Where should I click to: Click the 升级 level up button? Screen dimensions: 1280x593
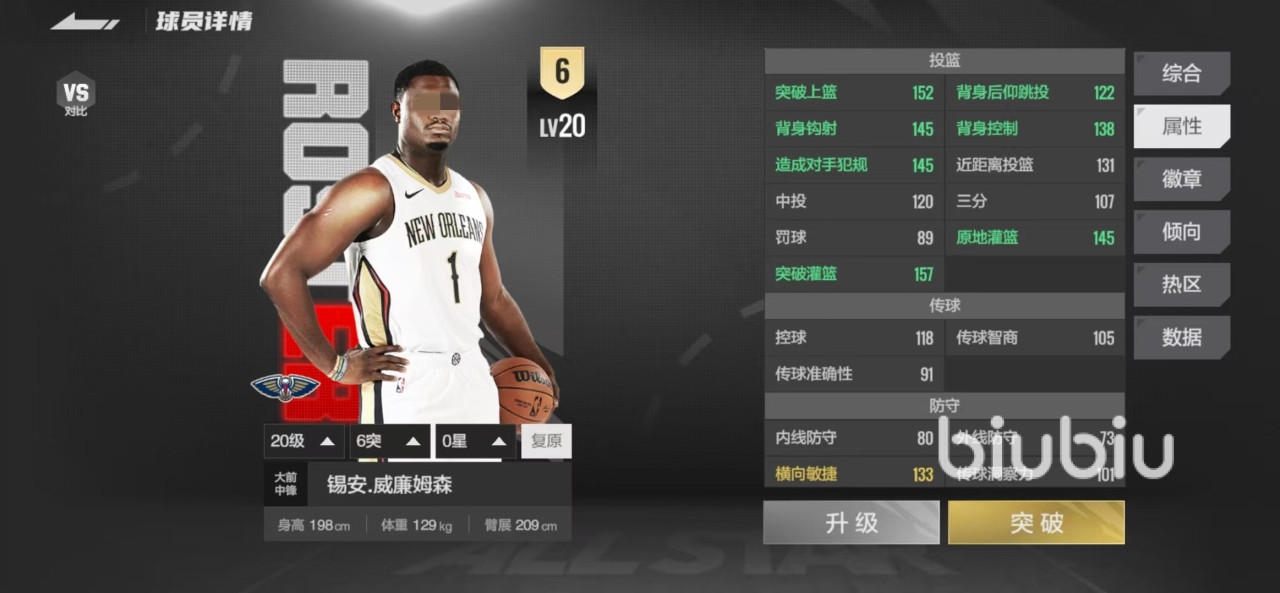(851, 523)
